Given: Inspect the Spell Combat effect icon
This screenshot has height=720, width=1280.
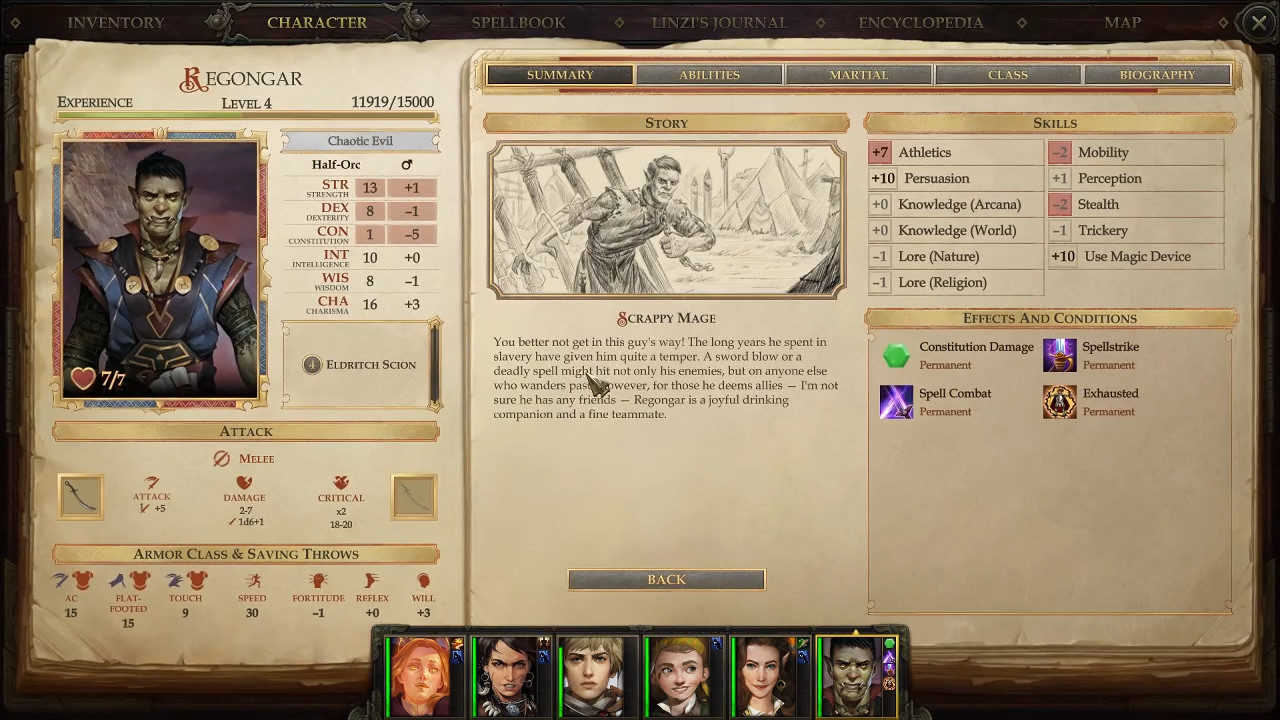Looking at the screenshot, I should tap(896, 402).
